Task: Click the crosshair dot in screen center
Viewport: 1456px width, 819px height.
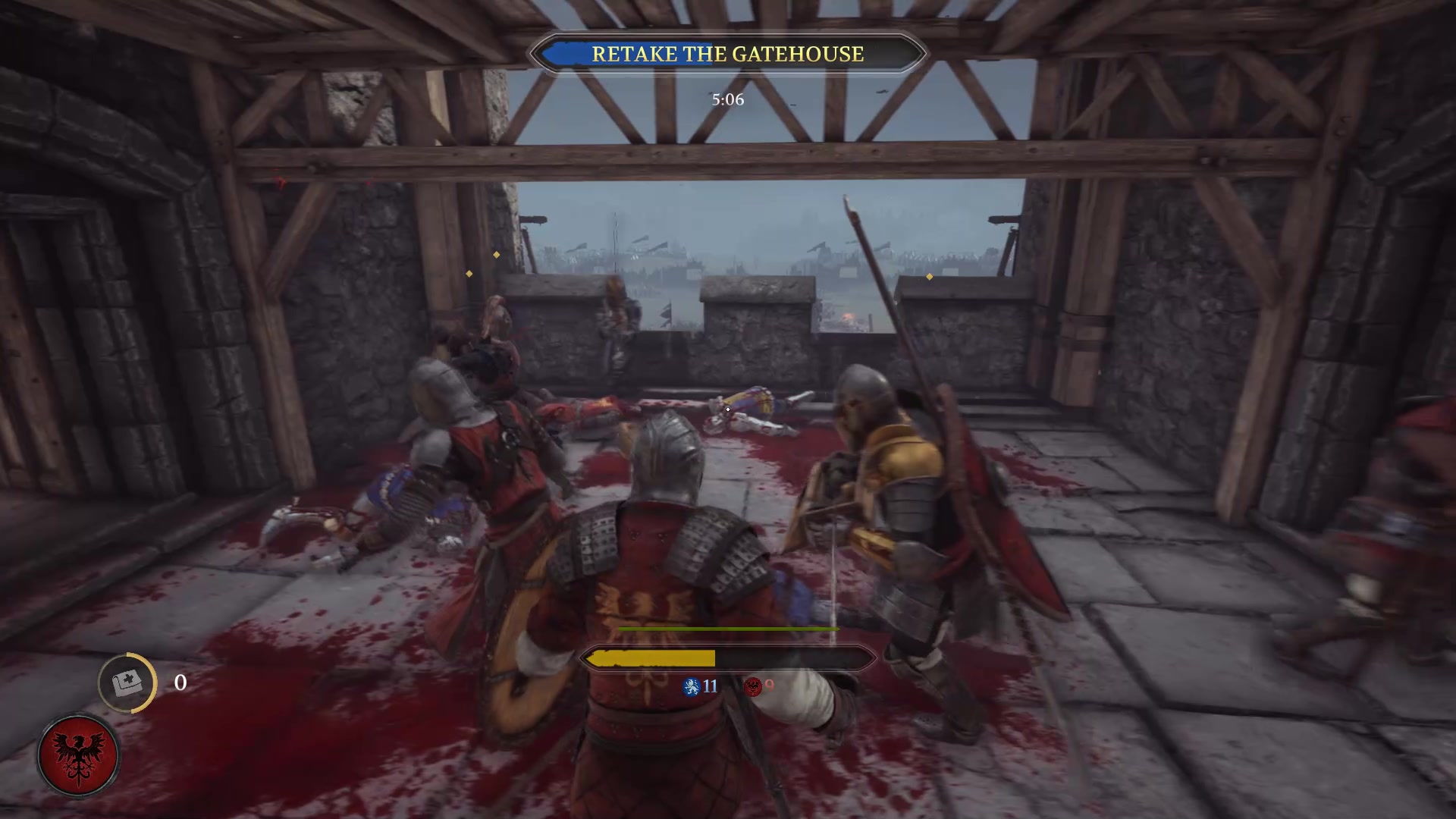Action: pyautogui.click(x=727, y=409)
